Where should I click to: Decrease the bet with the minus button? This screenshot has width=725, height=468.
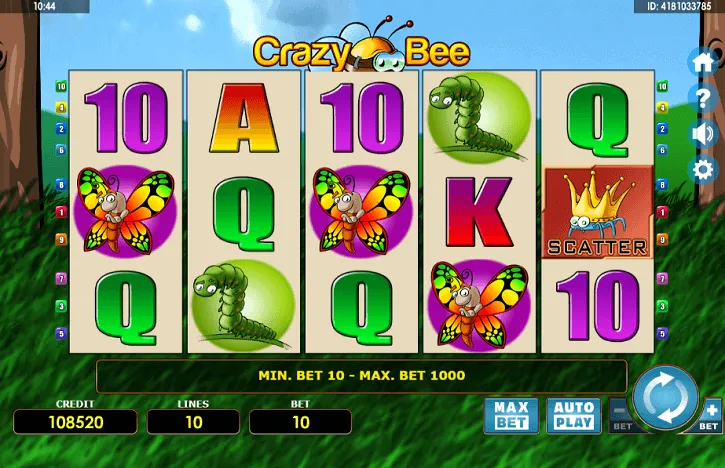click(x=620, y=412)
